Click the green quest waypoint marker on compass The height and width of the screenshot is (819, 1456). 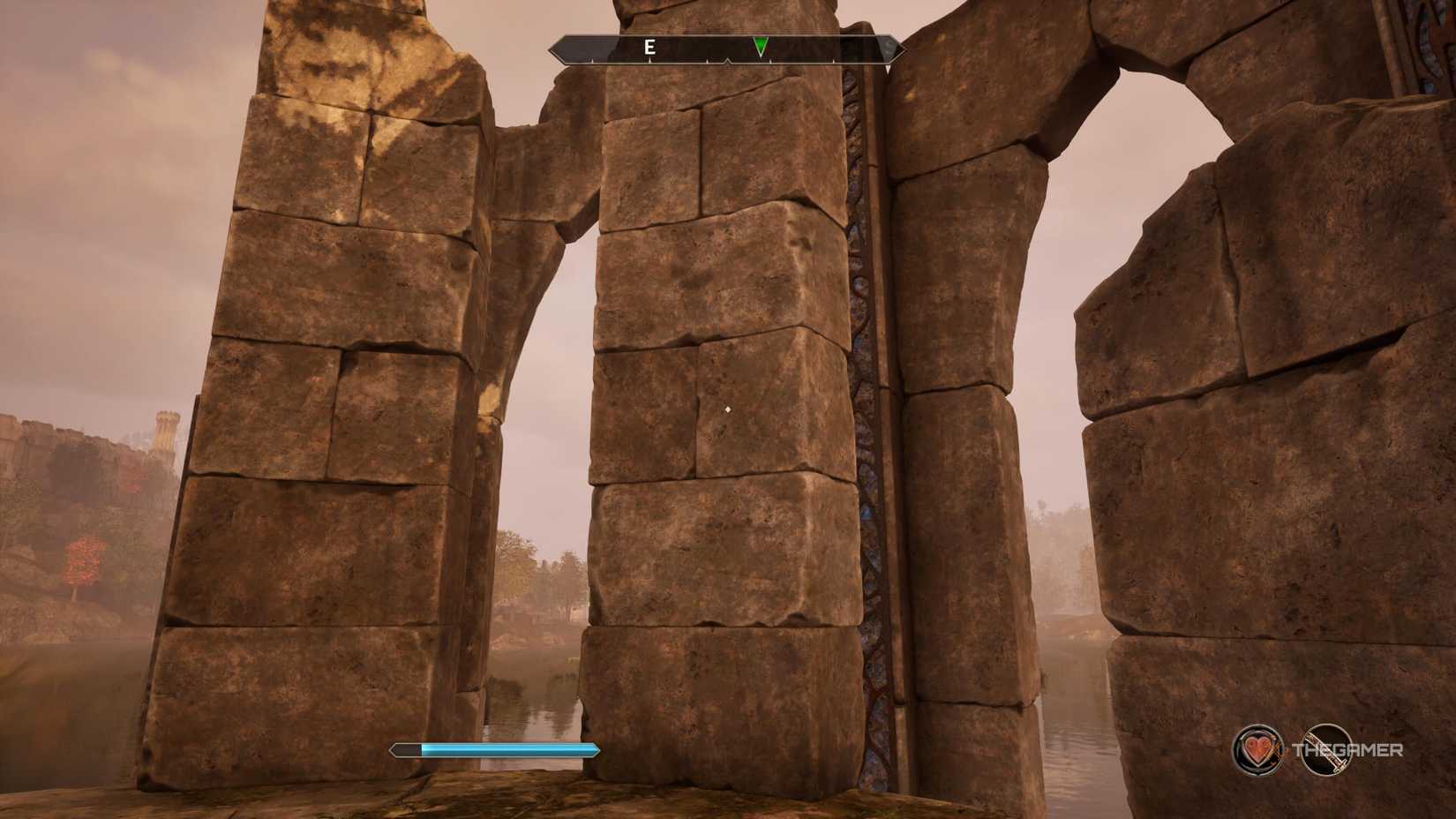760,46
